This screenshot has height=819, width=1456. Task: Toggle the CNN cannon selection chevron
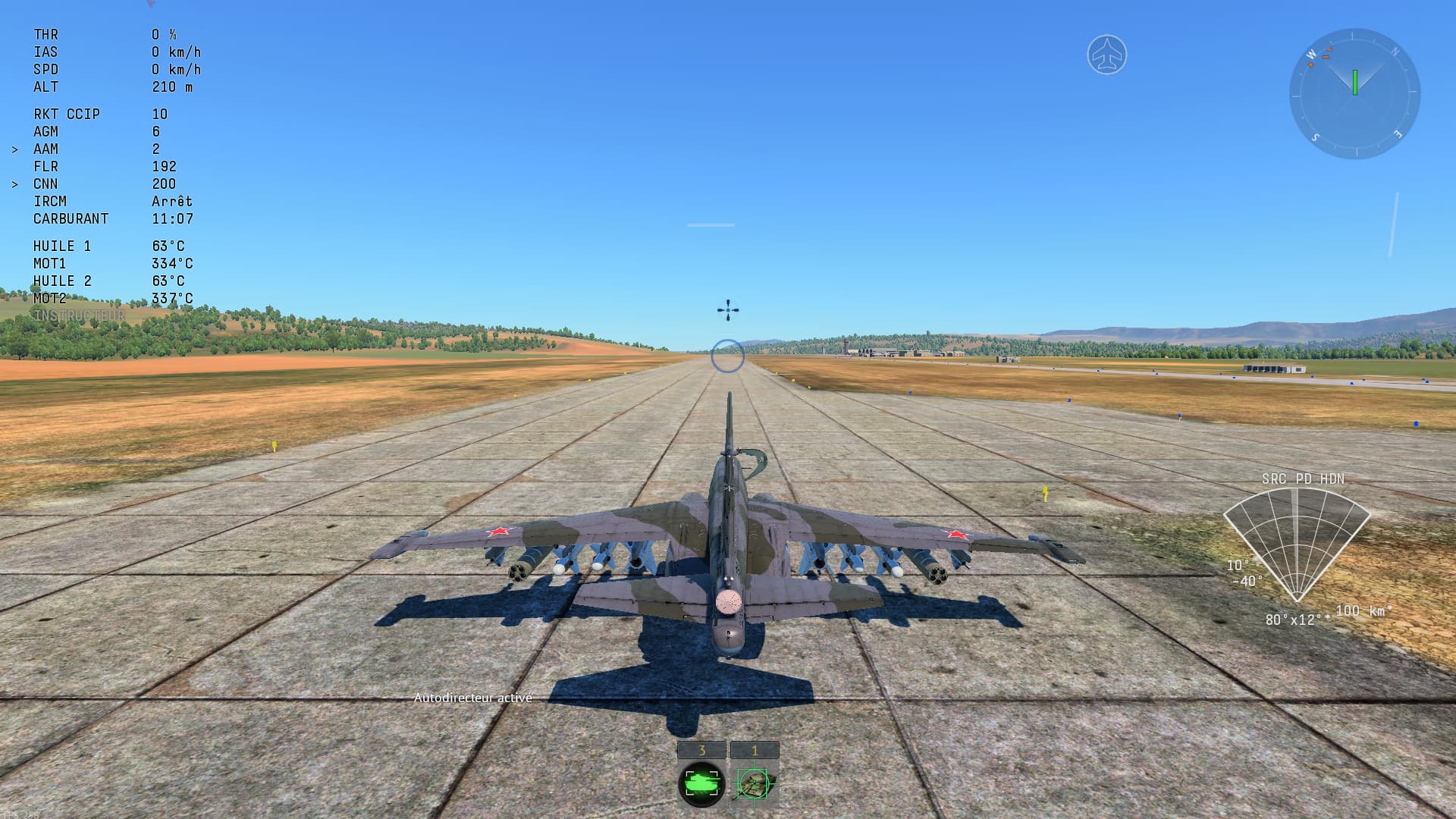pos(16,184)
